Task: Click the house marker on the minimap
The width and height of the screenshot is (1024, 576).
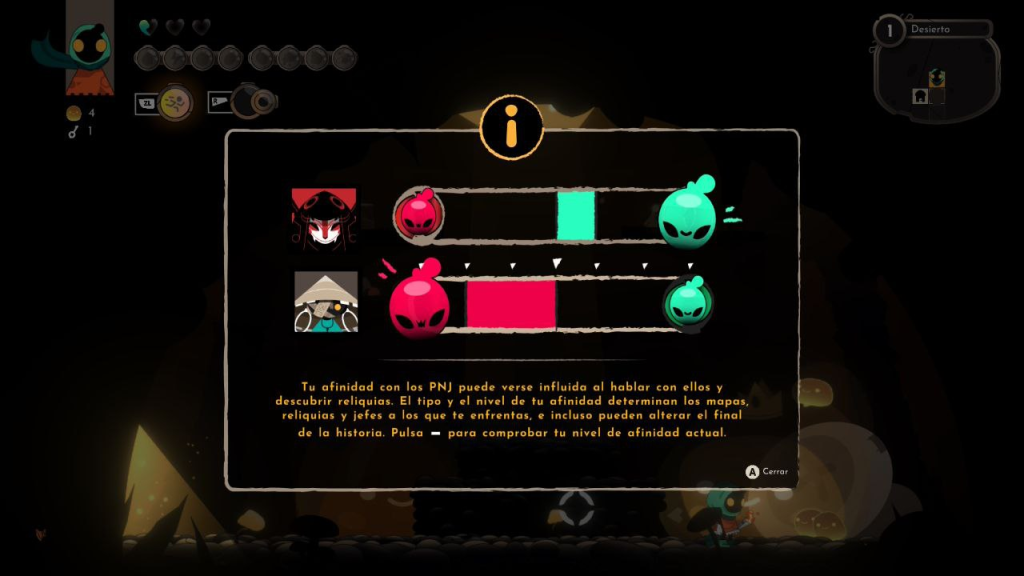Action: (920, 96)
